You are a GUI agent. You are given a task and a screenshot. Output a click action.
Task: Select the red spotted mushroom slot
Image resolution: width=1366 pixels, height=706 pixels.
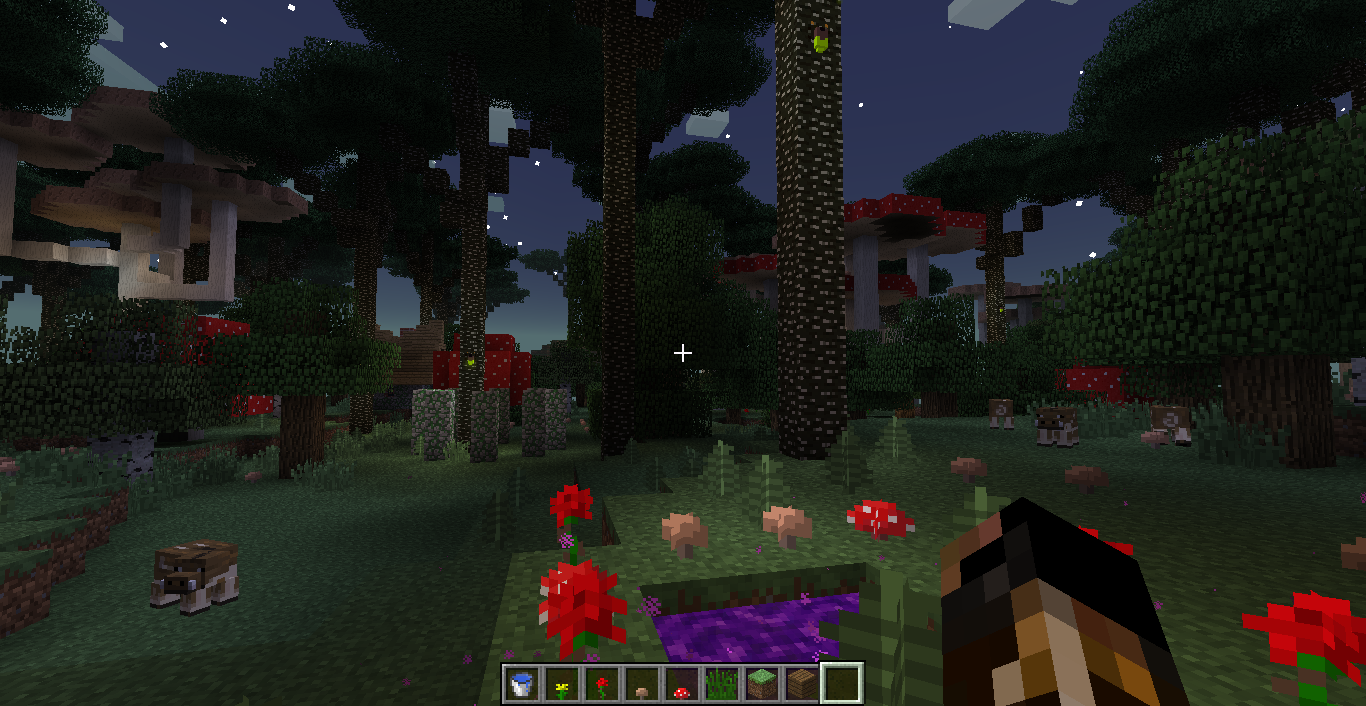pyautogui.click(x=682, y=685)
